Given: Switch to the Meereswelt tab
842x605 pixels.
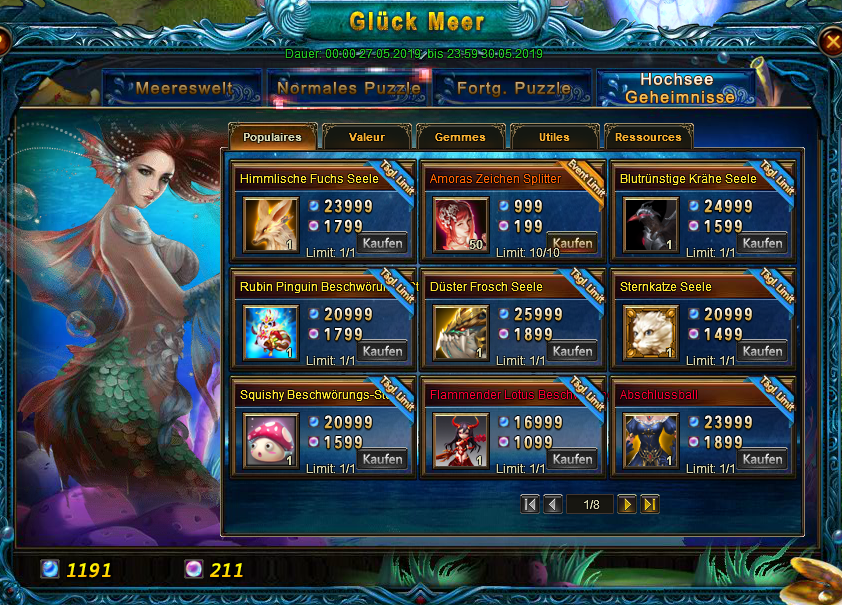Looking at the screenshot, I should coord(182,88).
